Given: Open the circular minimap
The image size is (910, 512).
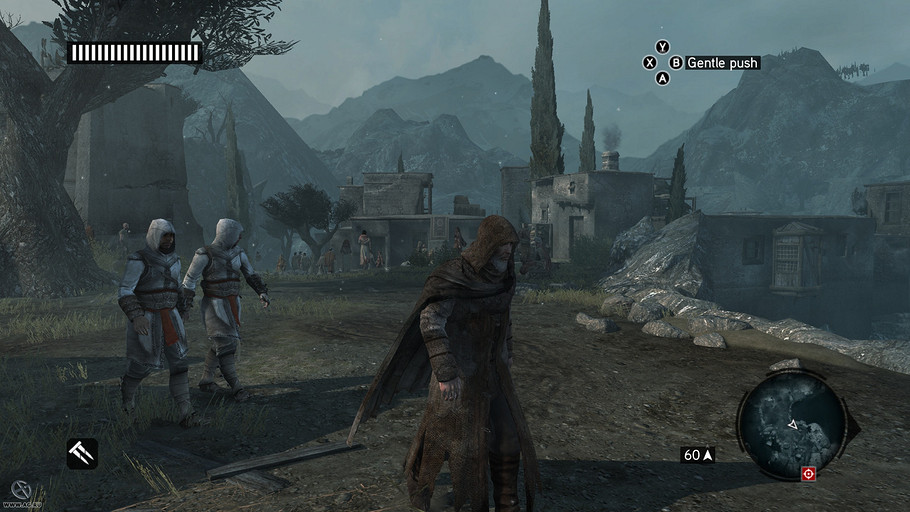Looking at the screenshot, I should 793,423.
